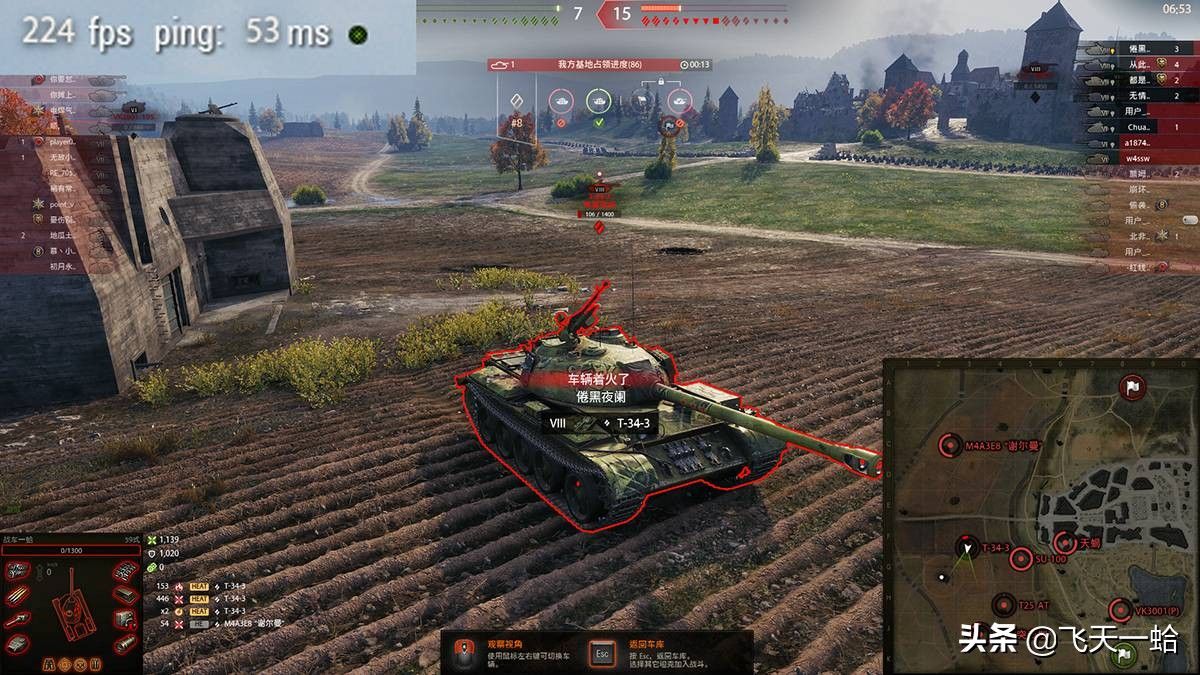Screen dimensions: 1200x675
Task: Click the VK3001(P) marker on the minimap
Action: point(1121,610)
